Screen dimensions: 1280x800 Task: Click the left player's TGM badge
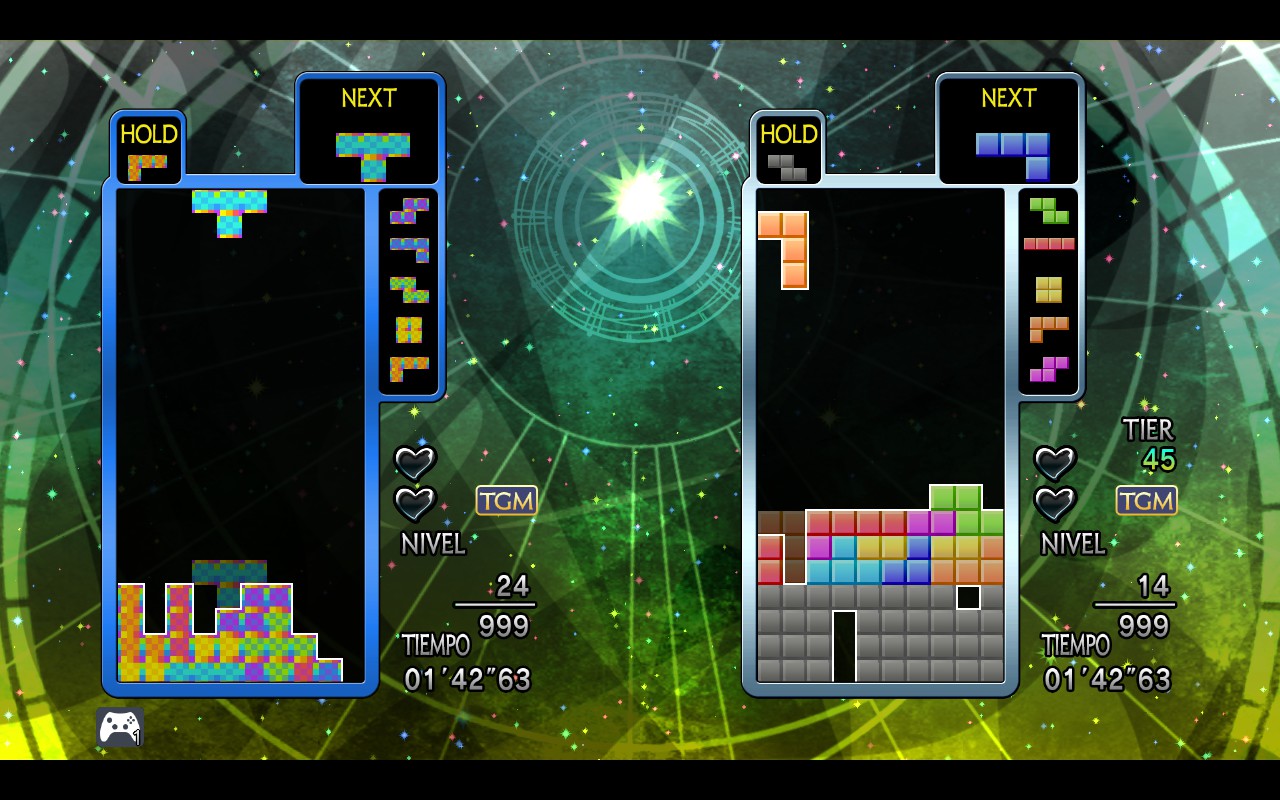coord(507,501)
